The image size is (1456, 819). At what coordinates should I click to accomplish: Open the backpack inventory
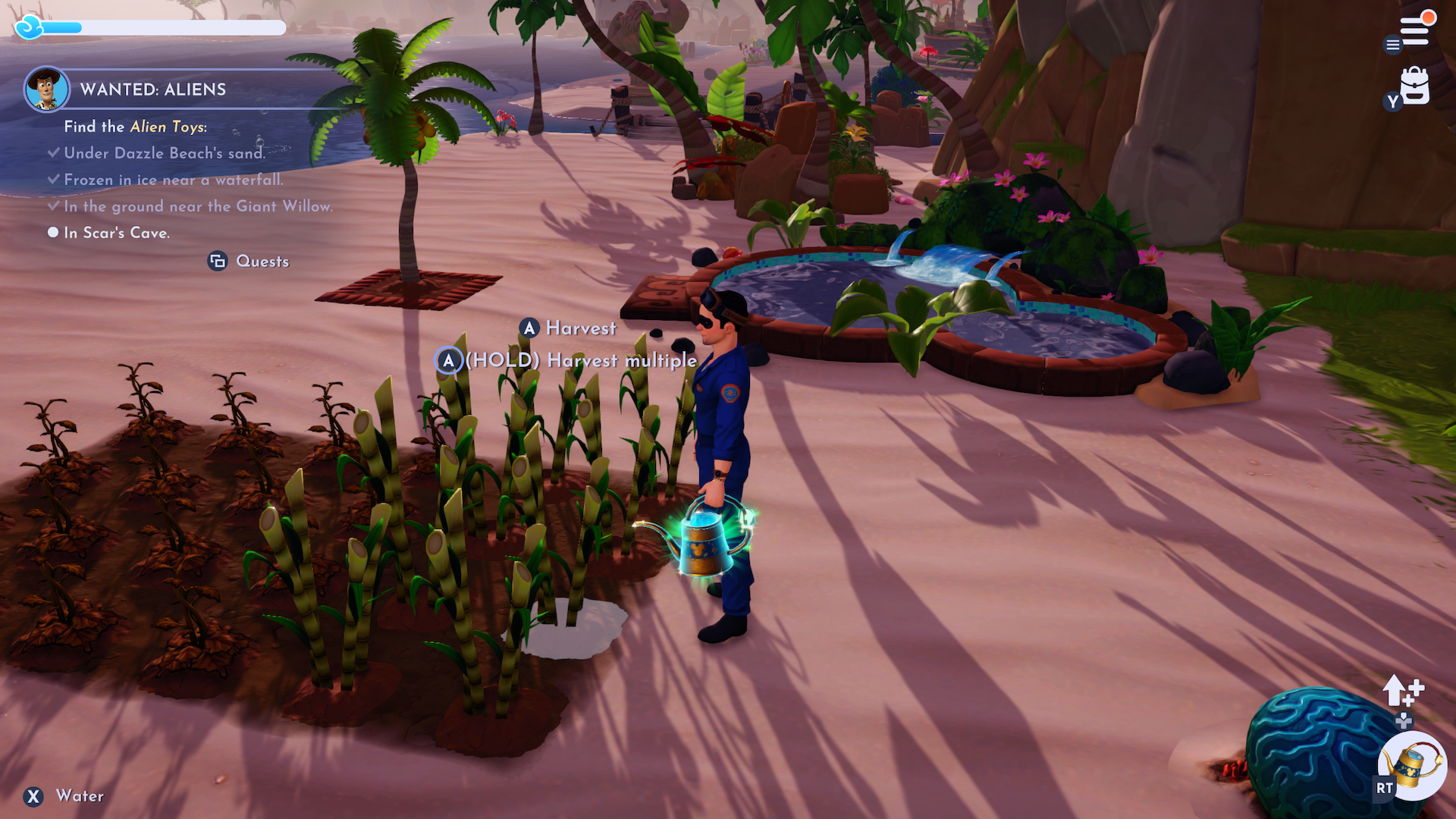[1414, 86]
